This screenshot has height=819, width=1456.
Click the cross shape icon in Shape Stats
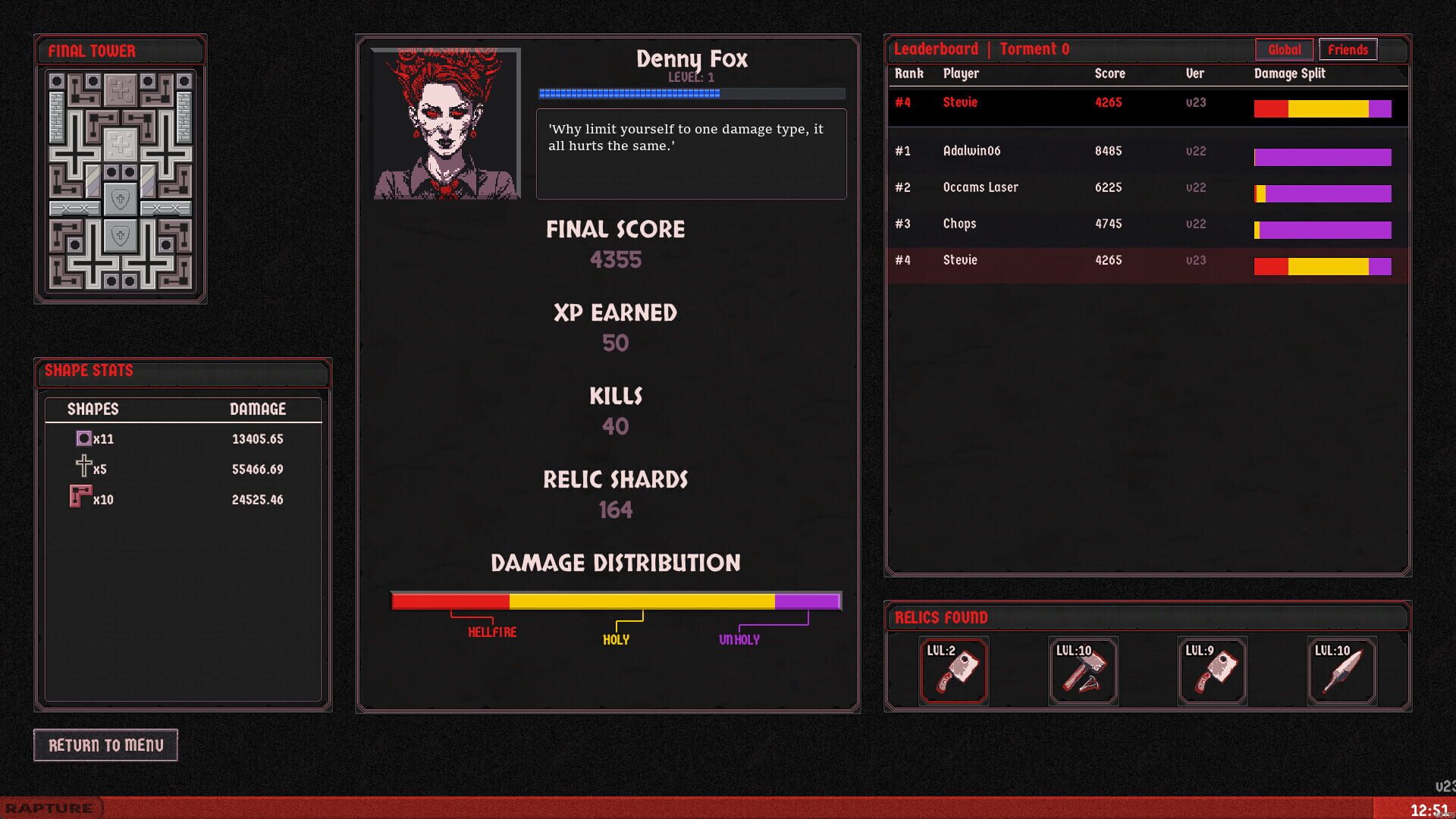point(82,468)
